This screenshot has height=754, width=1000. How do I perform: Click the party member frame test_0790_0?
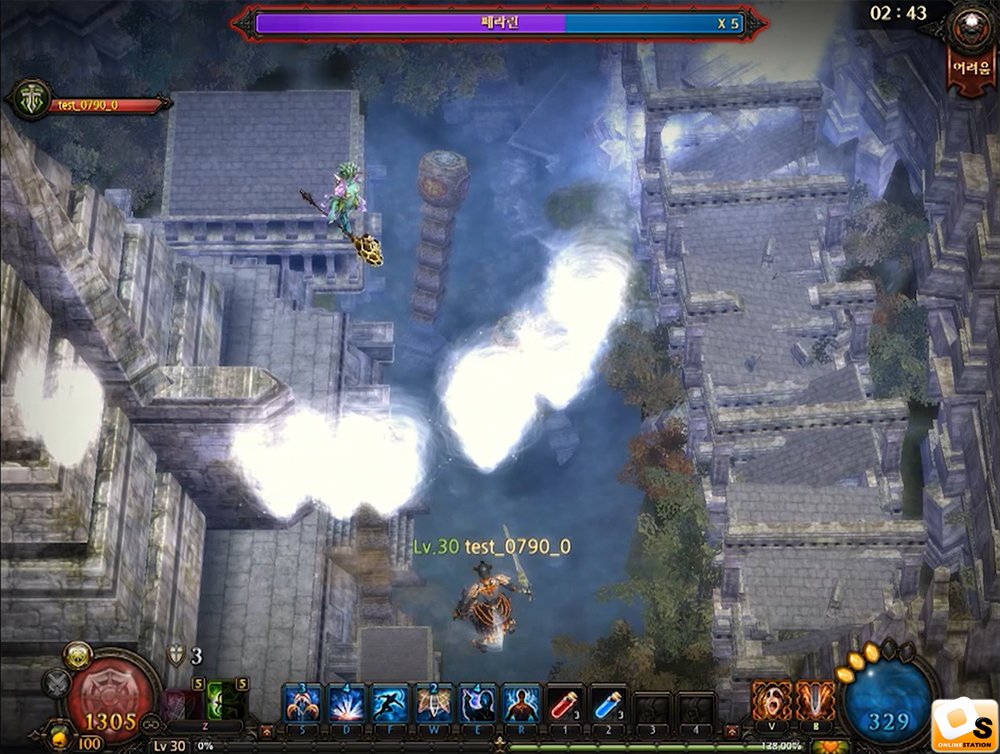point(90,104)
